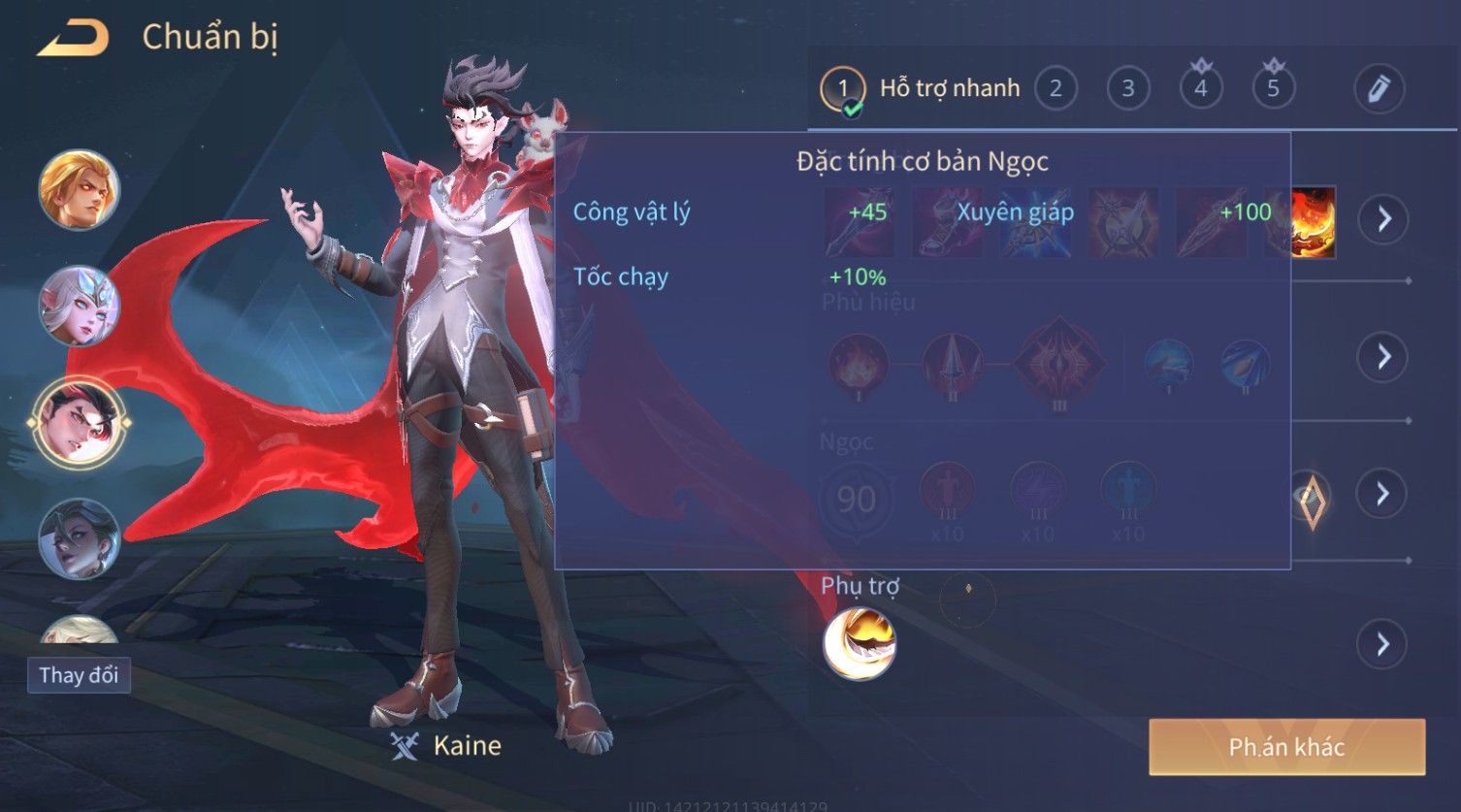
Task: Click the Thay đổi button
Action: (79, 675)
